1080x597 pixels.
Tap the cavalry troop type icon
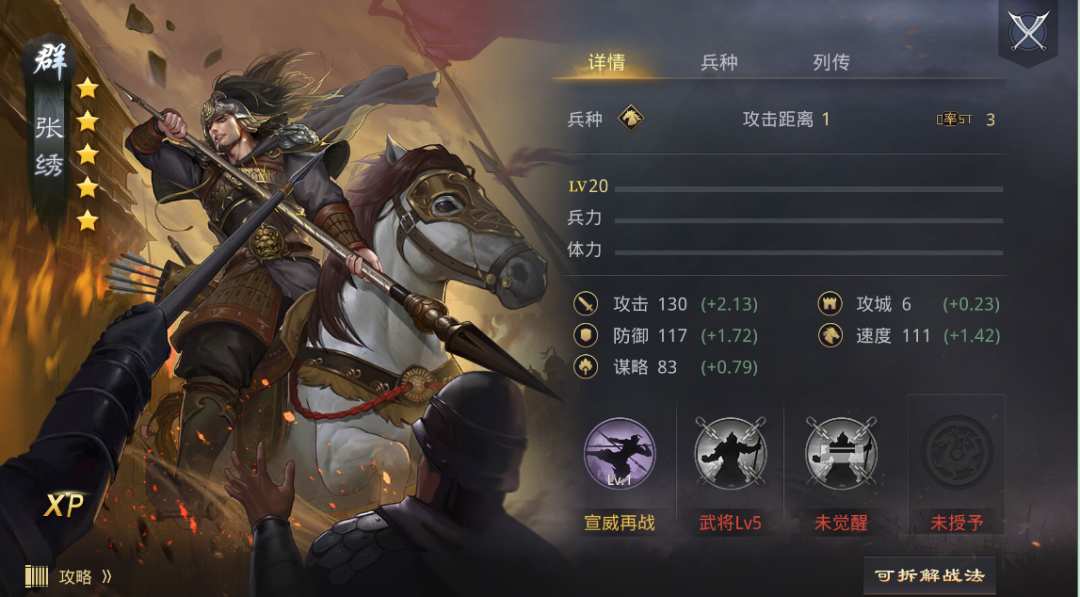(x=630, y=119)
